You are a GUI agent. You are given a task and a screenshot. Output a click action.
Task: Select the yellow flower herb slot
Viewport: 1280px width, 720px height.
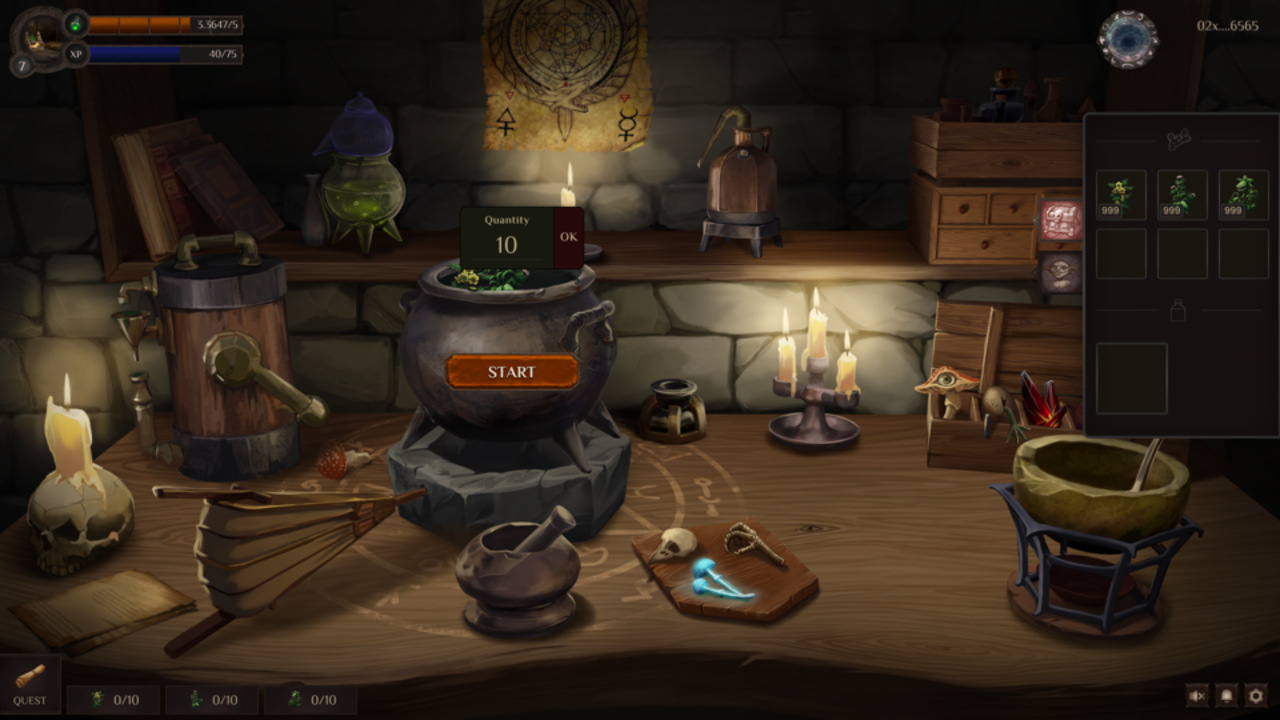pyautogui.click(x=1121, y=195)
